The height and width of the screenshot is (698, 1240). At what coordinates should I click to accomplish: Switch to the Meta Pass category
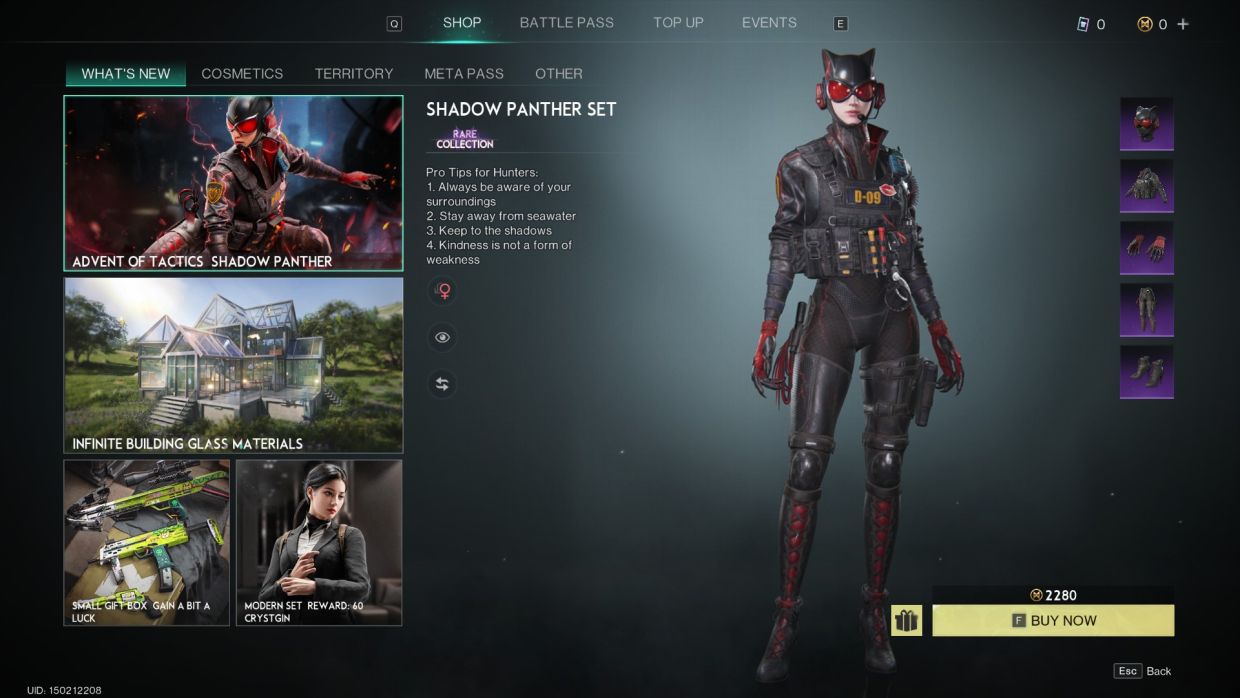tap(464, 74)
